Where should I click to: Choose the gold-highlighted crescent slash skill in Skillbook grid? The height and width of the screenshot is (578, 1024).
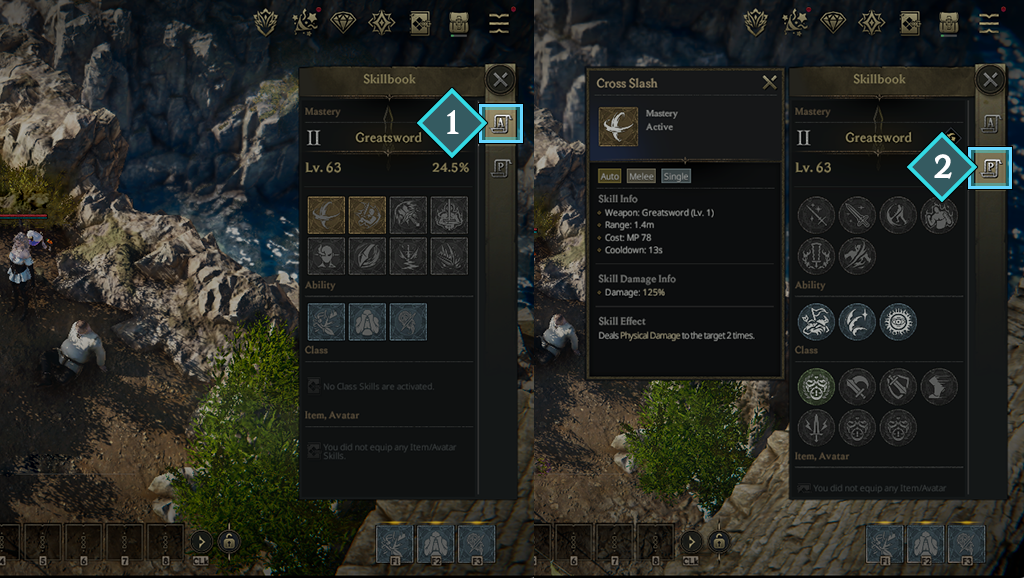point(326,215)
